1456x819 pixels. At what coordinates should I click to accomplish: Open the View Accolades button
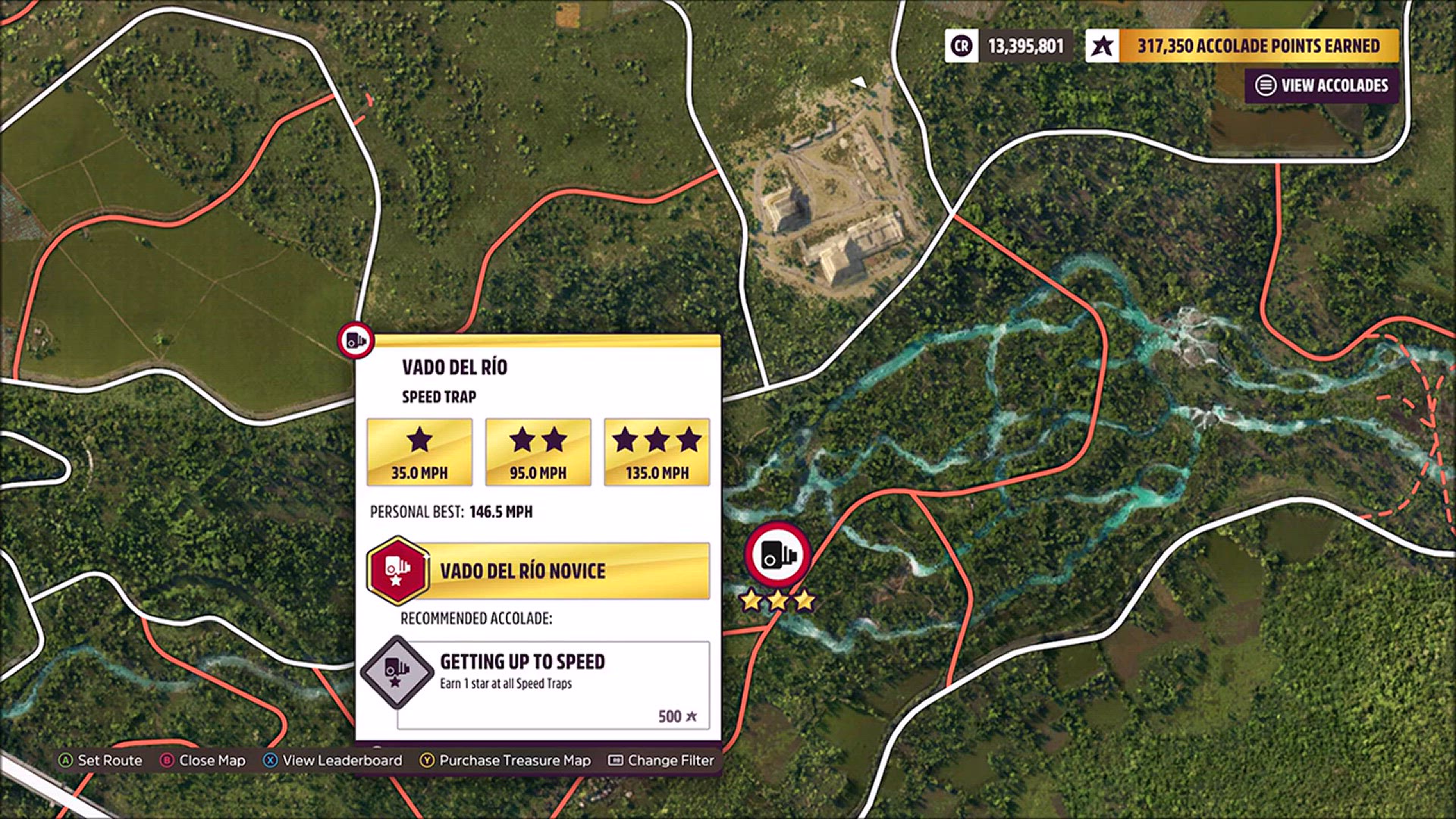tap(1322, 86)
